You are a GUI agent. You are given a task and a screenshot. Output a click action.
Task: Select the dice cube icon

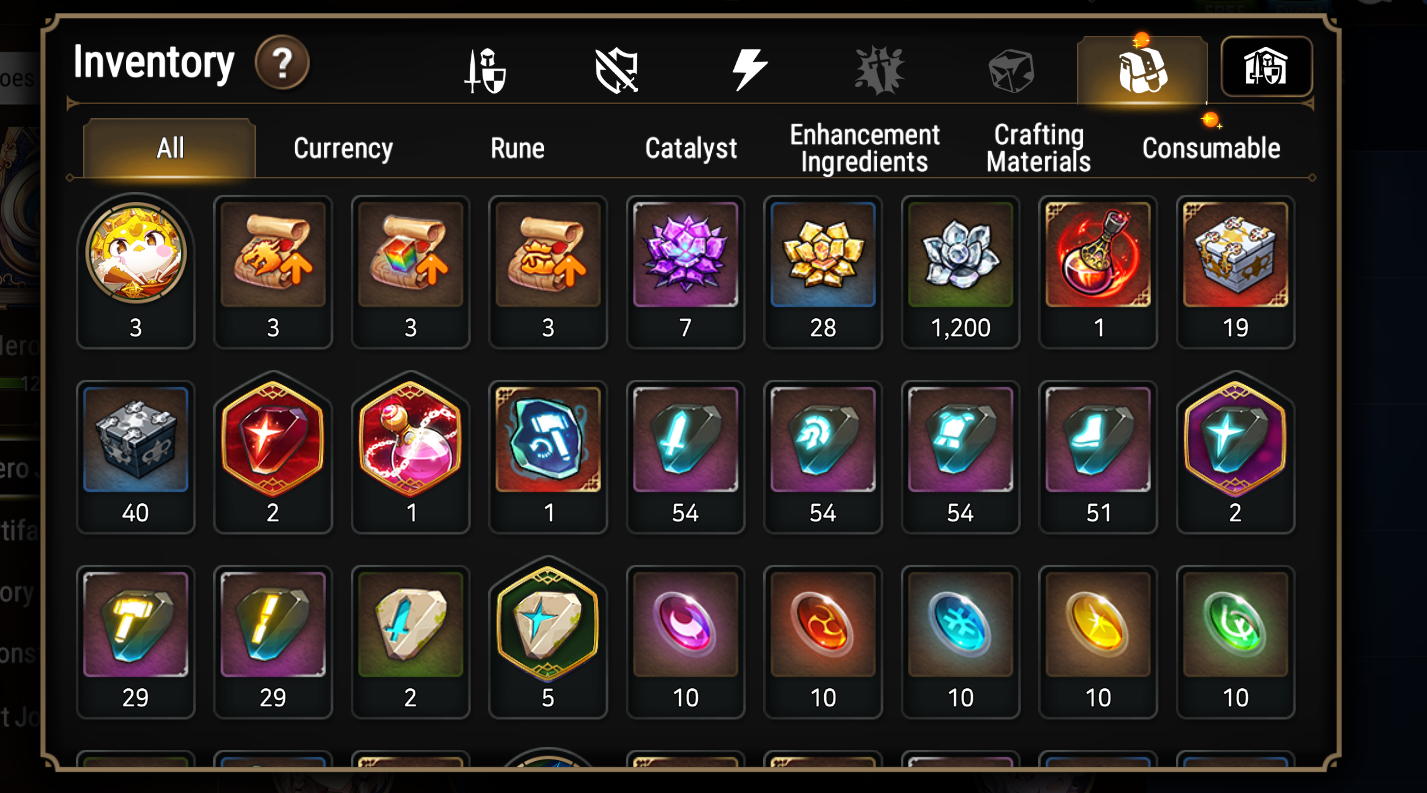pyautogui.click(x=1010, y=67)
